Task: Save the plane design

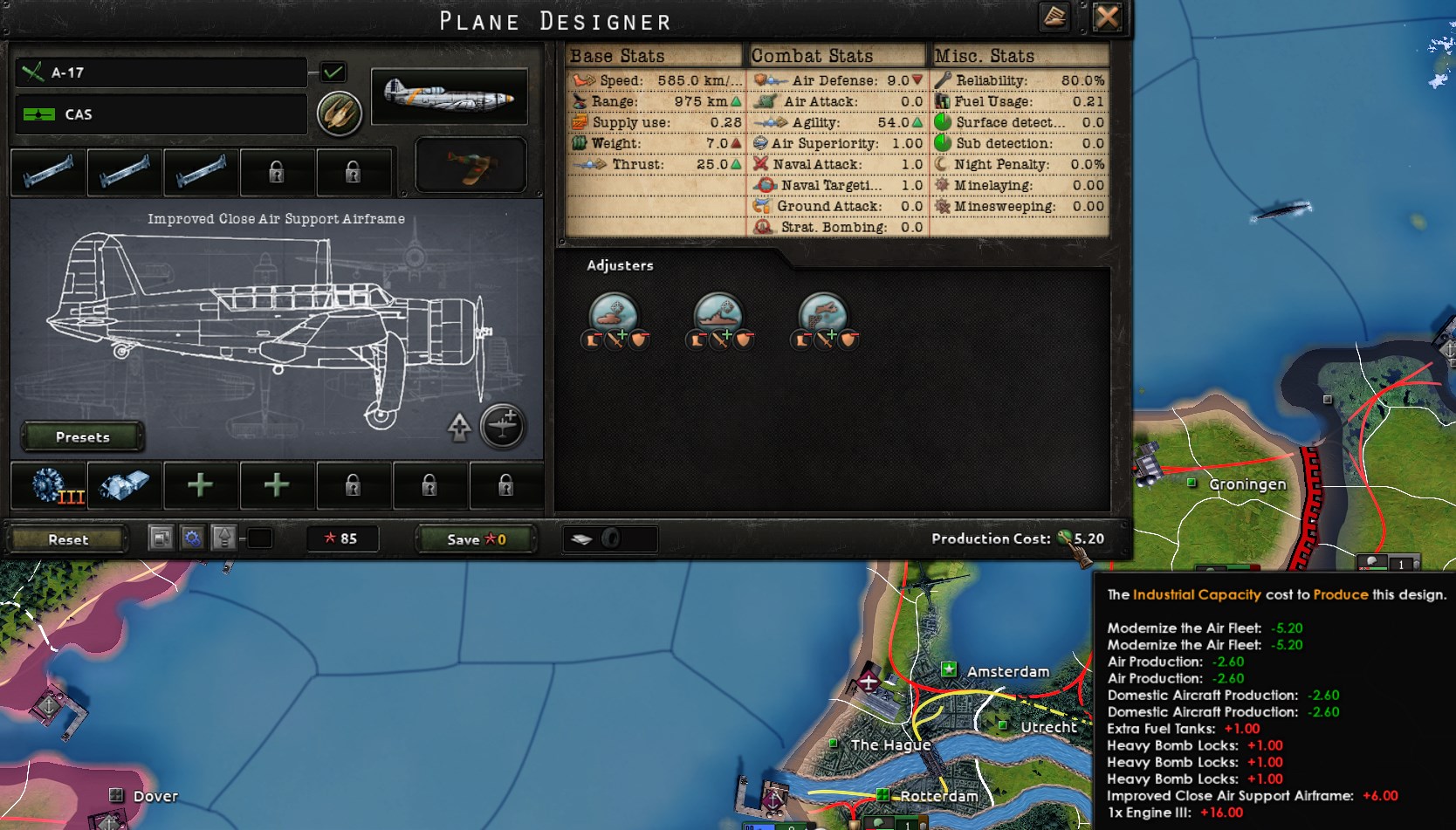Action: click(x=474, y=538)
